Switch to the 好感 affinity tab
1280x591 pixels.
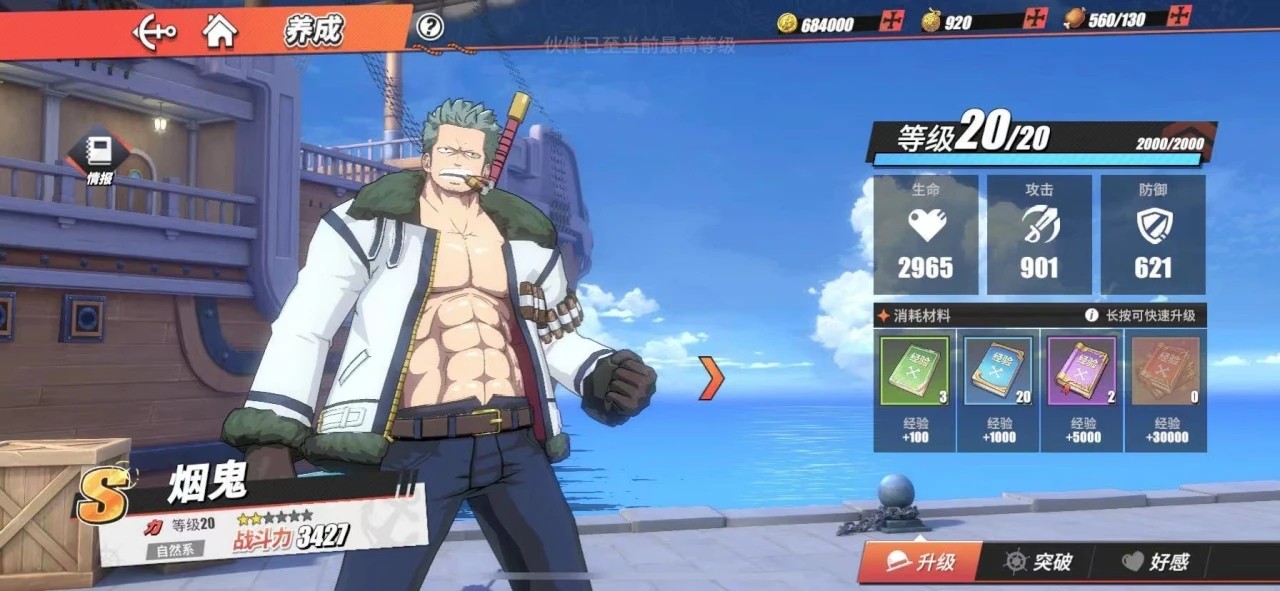point(1155,562)
